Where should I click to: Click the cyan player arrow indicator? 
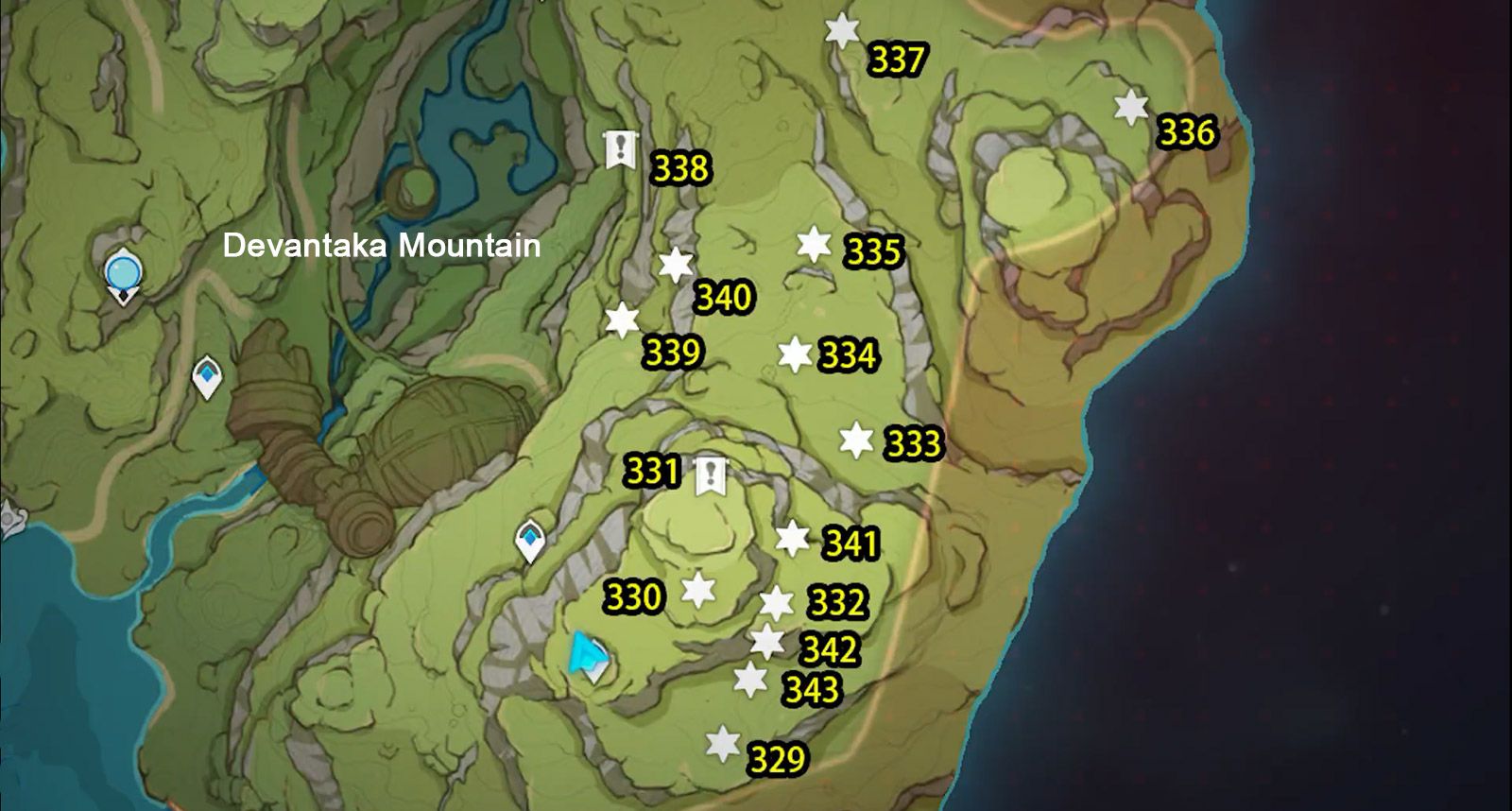(588, 654)
